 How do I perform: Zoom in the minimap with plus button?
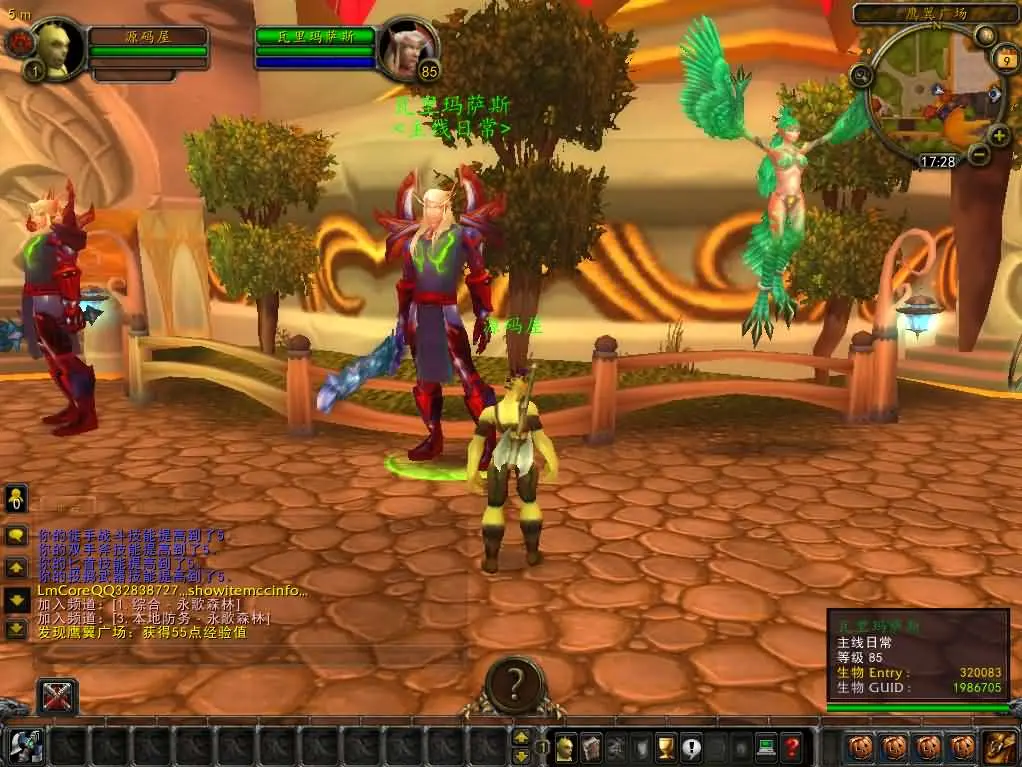click(999, 135)
